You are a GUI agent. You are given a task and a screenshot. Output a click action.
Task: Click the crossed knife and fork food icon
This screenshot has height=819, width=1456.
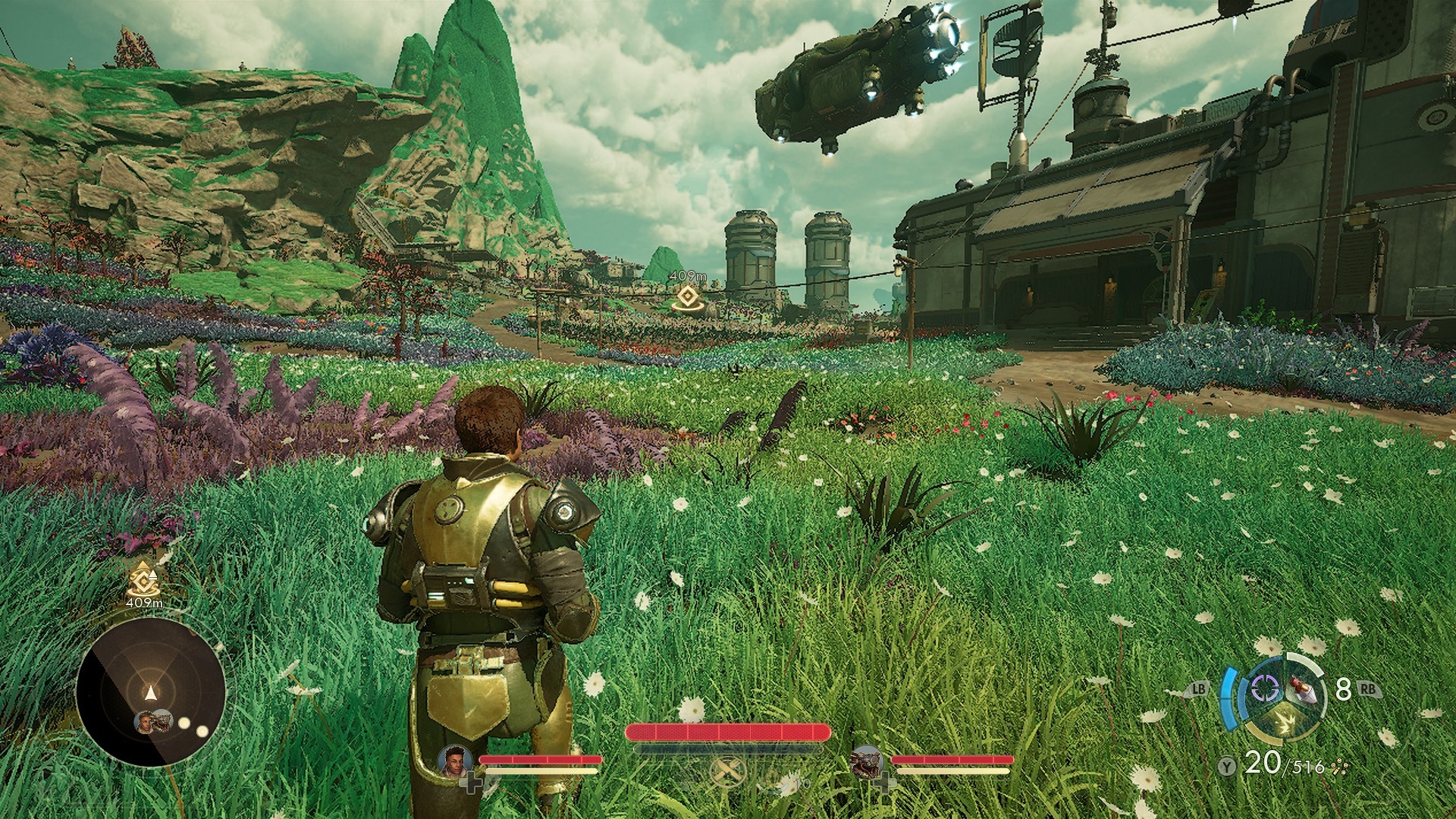(x=727, y=772)
